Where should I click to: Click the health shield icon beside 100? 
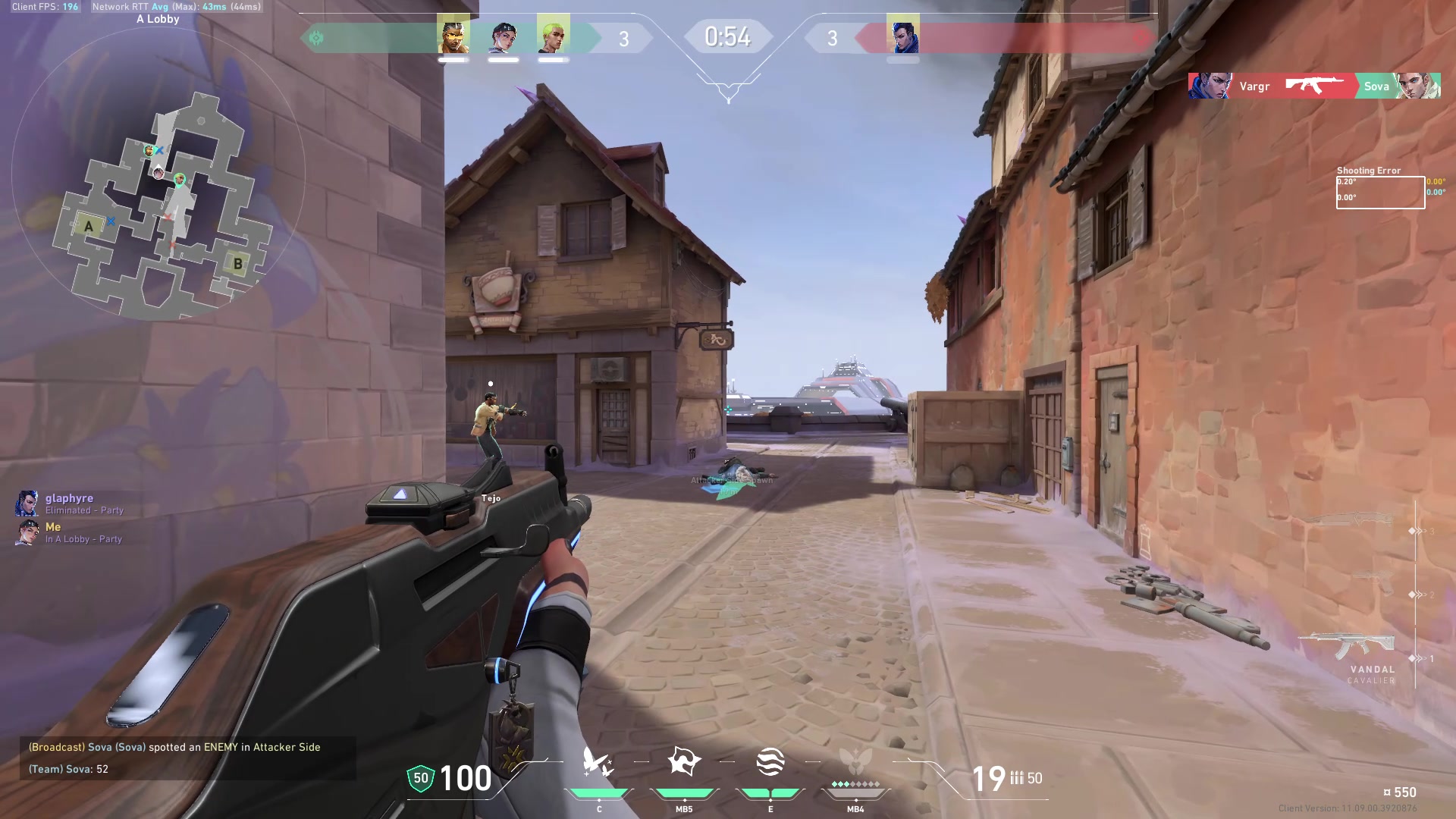click(x=419, y=777)
